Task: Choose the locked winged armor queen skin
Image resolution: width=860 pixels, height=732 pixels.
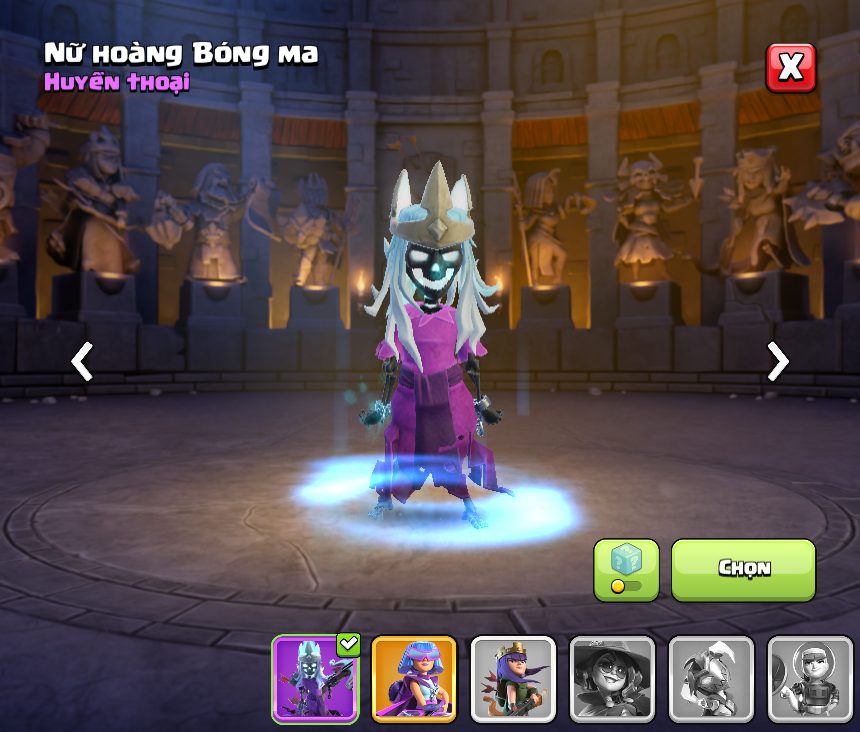Action: tap(711, 679)
